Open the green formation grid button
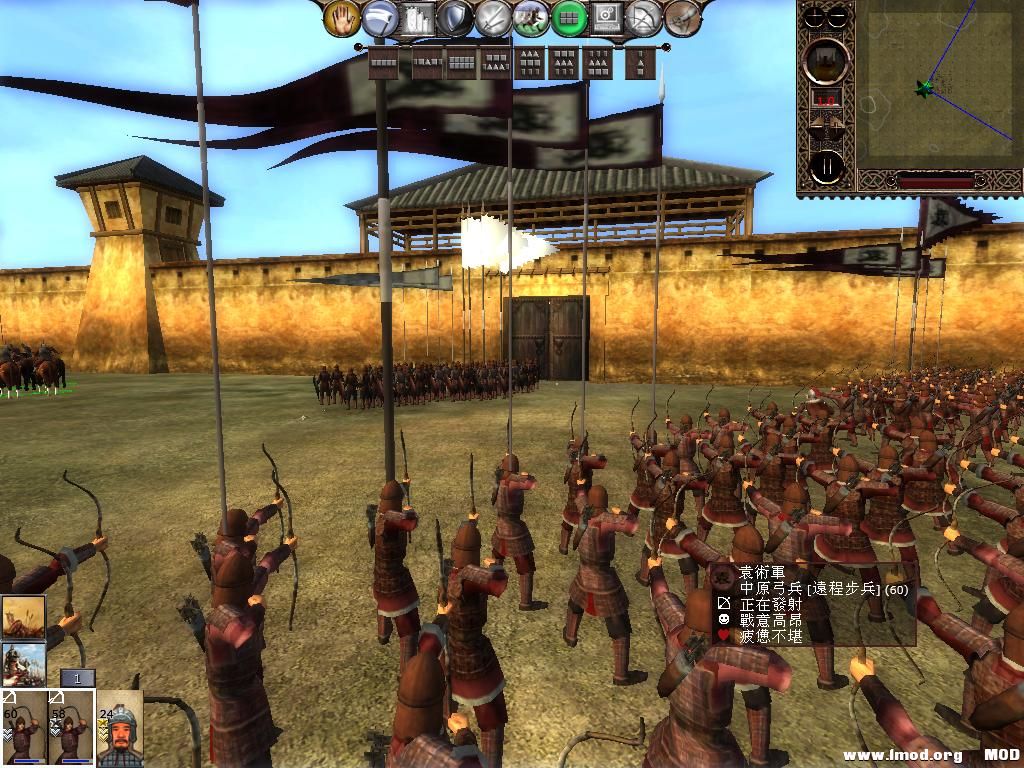 point(569,18)
